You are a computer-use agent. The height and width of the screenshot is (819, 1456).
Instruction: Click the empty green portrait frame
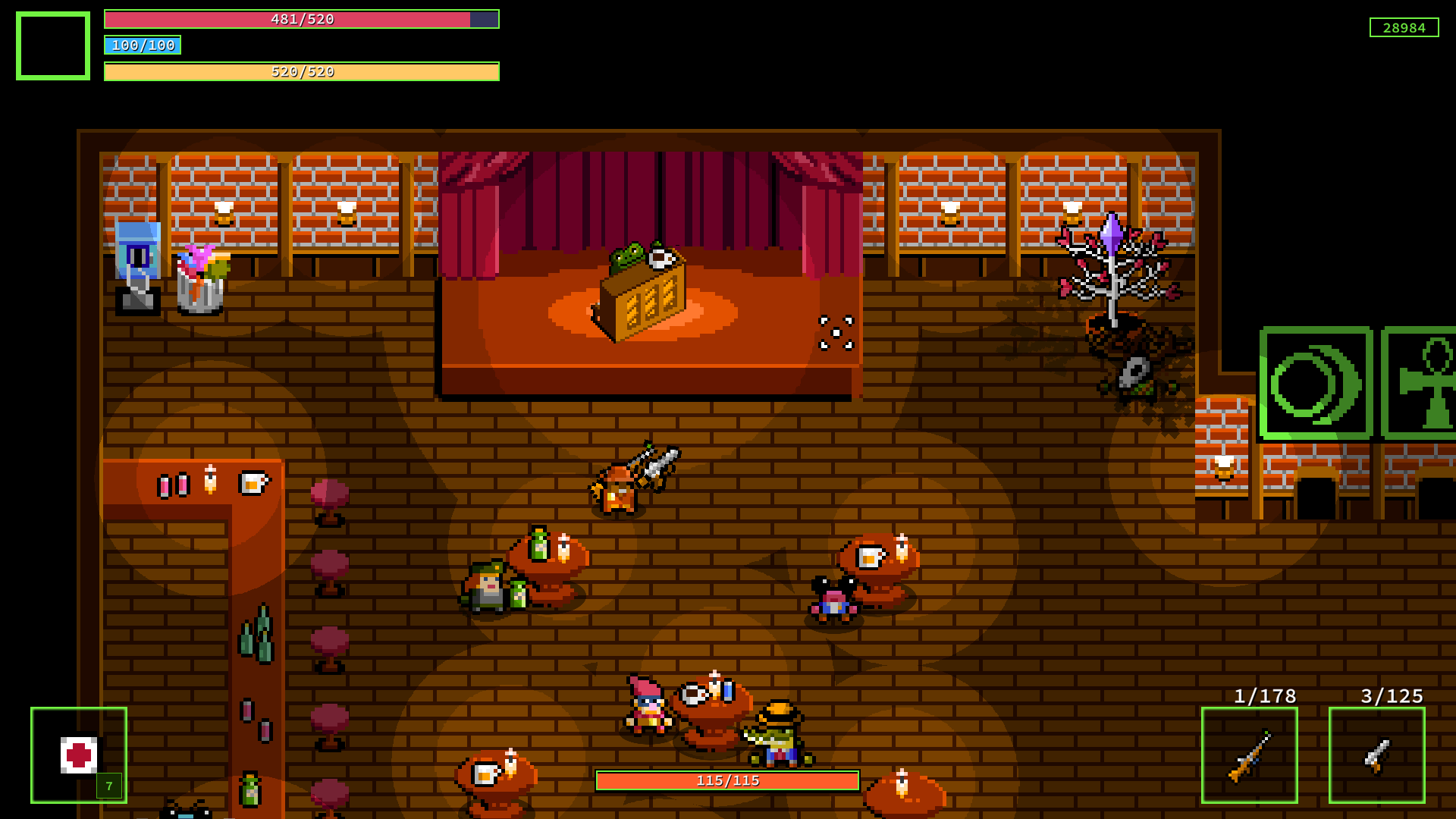point(53,45)
